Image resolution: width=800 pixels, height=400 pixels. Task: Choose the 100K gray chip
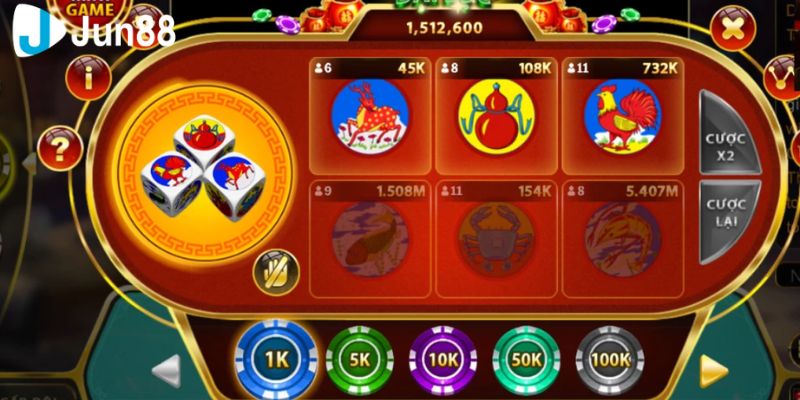click(610, 357)
